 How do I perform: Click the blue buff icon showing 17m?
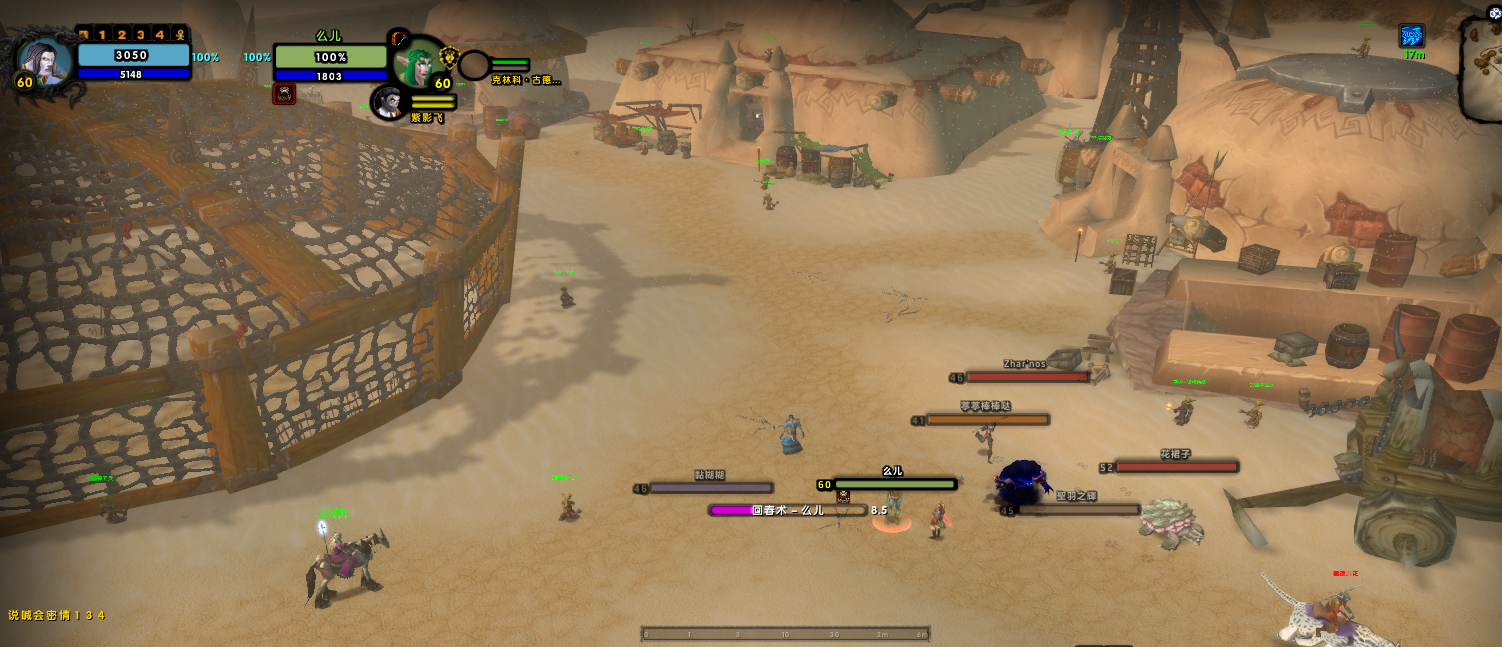coord(1412,36)
